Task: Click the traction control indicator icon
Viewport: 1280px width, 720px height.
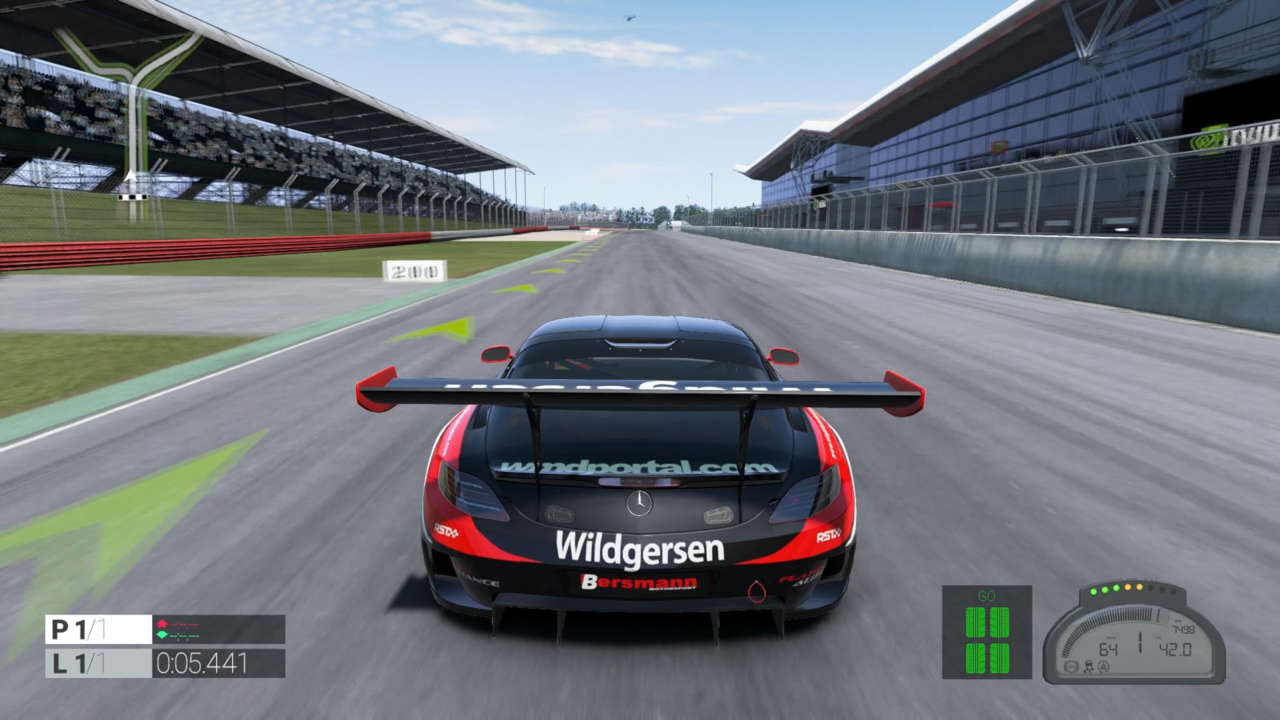Action: (x=1089, y=667)
